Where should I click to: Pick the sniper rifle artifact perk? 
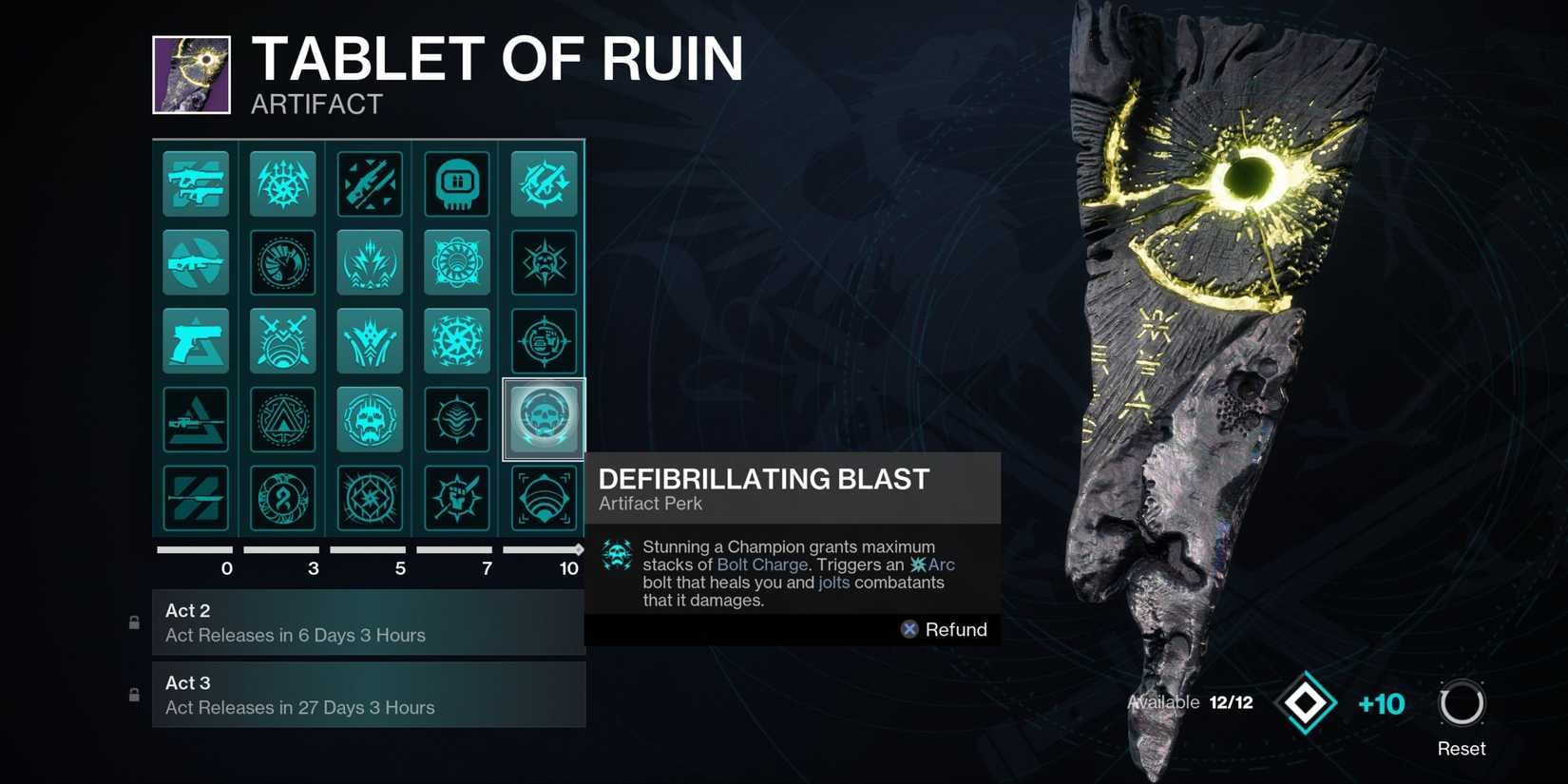[195, 419]
